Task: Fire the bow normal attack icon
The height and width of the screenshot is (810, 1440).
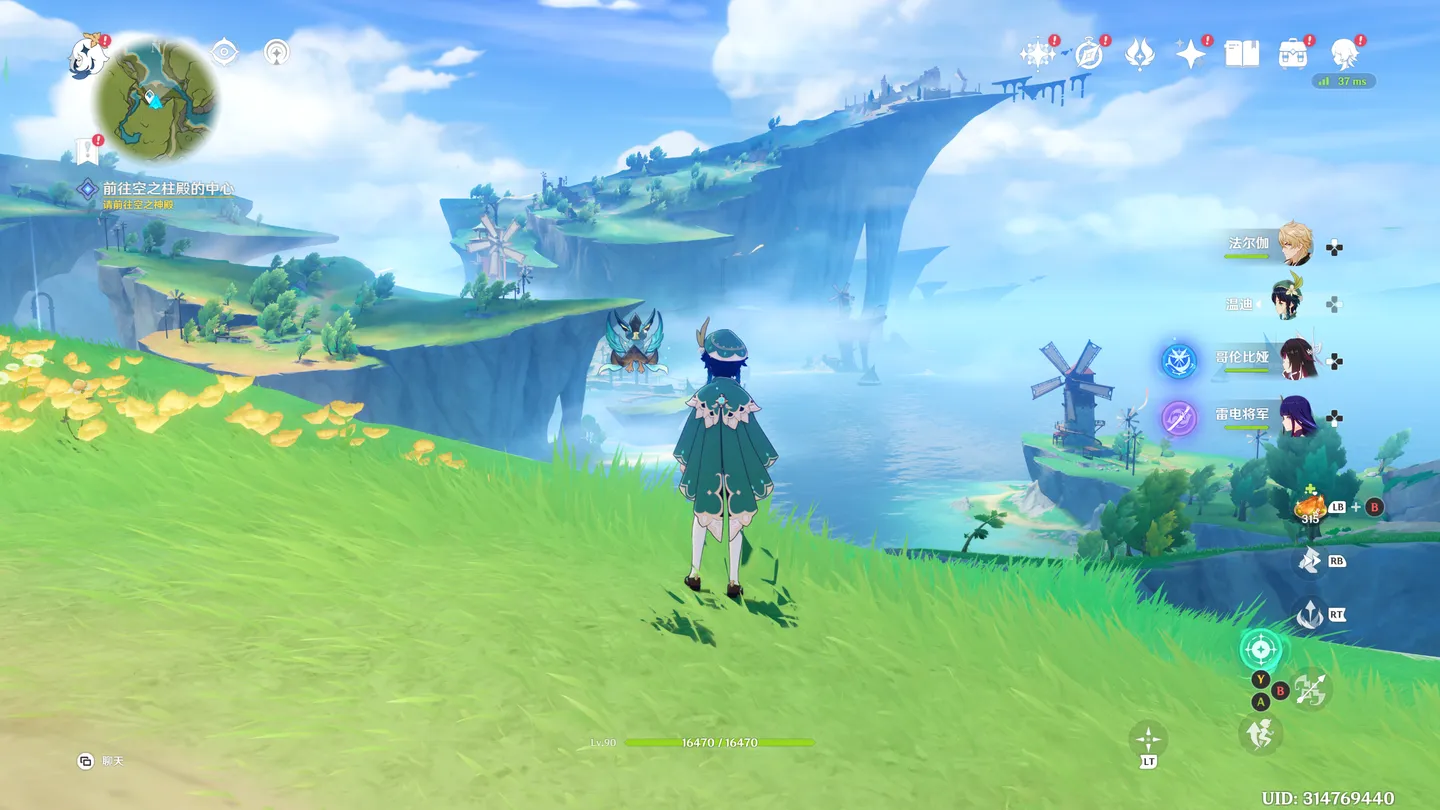Action: coord(1311,689)
